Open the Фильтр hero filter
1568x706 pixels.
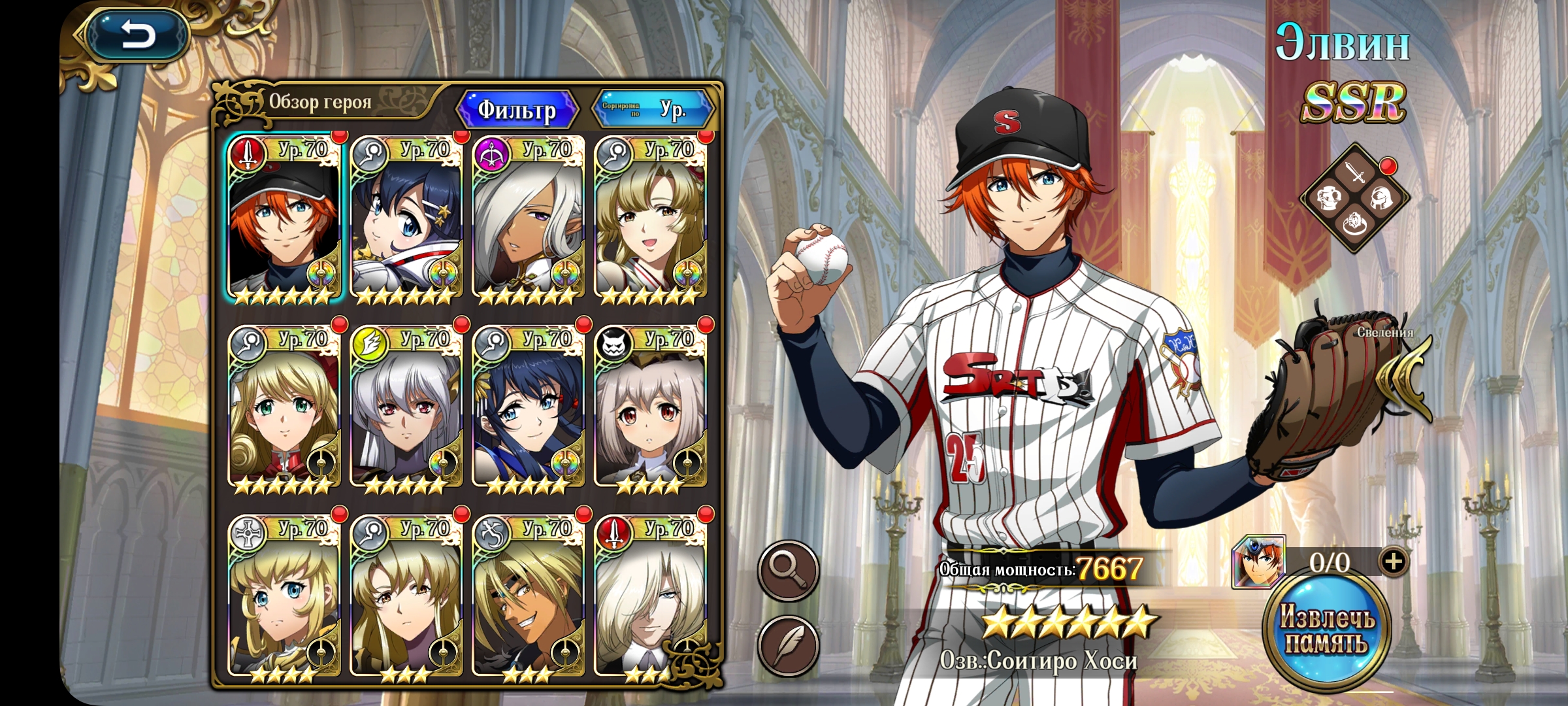click(517, 110)
